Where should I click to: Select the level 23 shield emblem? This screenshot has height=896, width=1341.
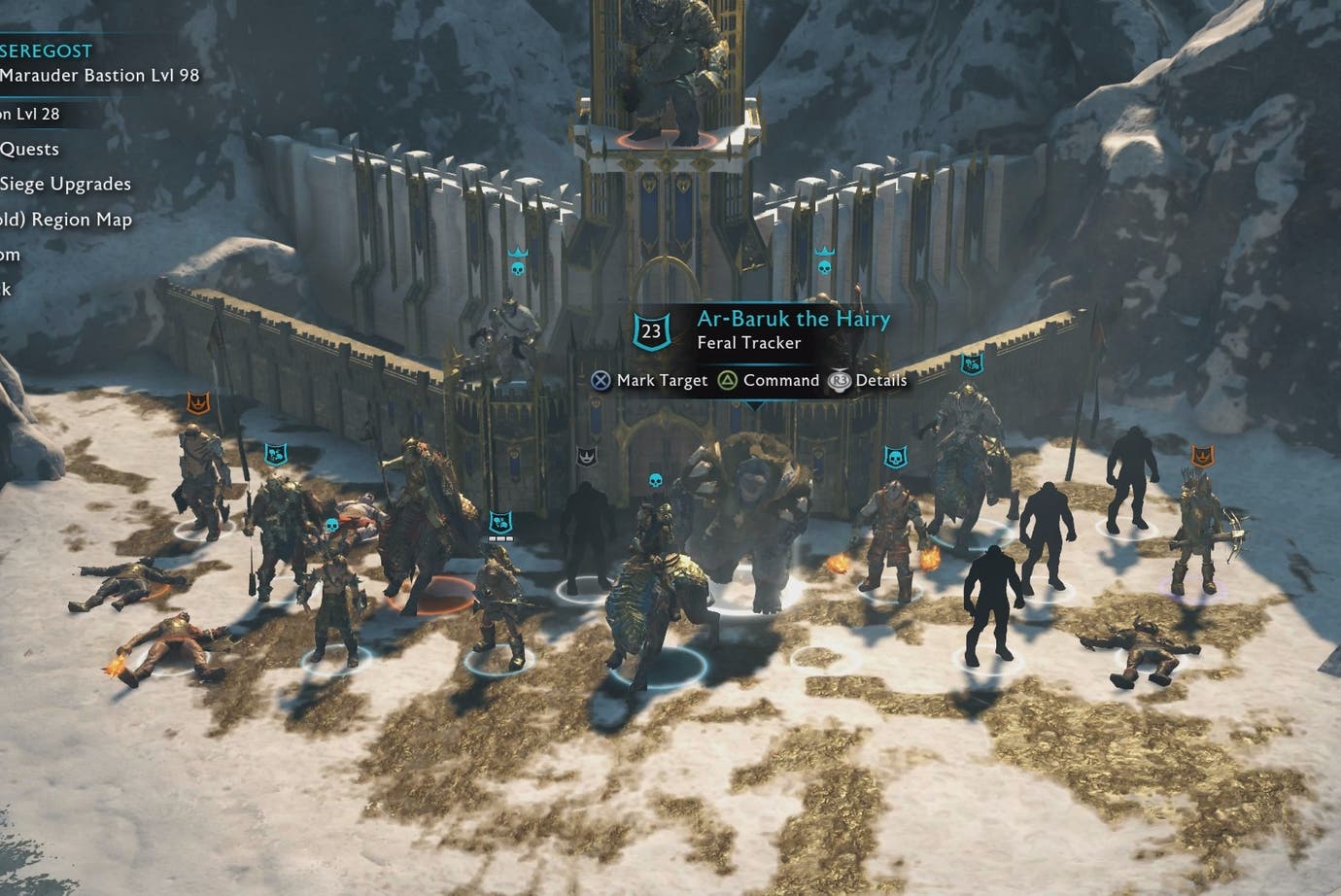point(649,329)
